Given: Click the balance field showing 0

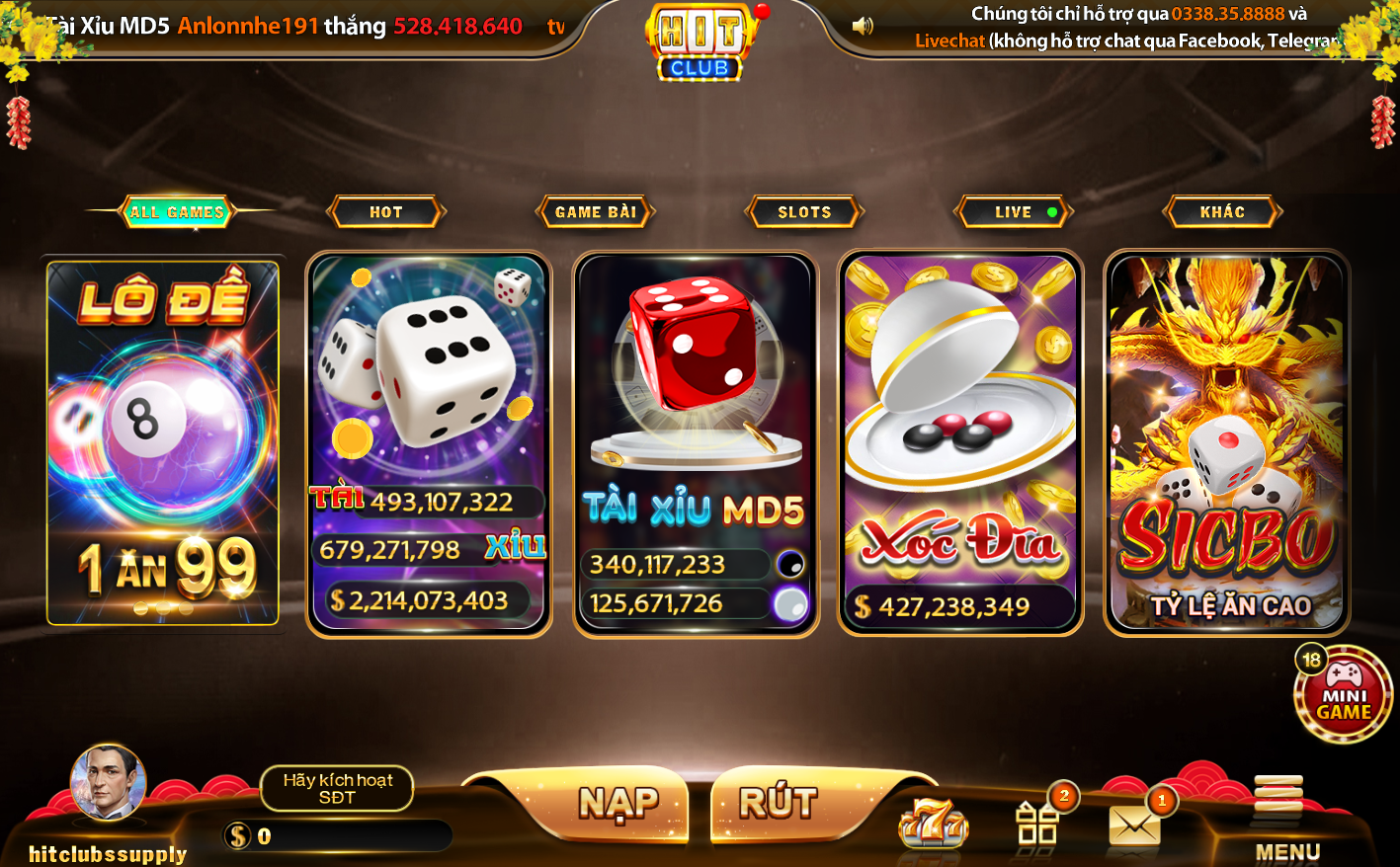Looking at the screenshot, I should [x=336, y=836].
